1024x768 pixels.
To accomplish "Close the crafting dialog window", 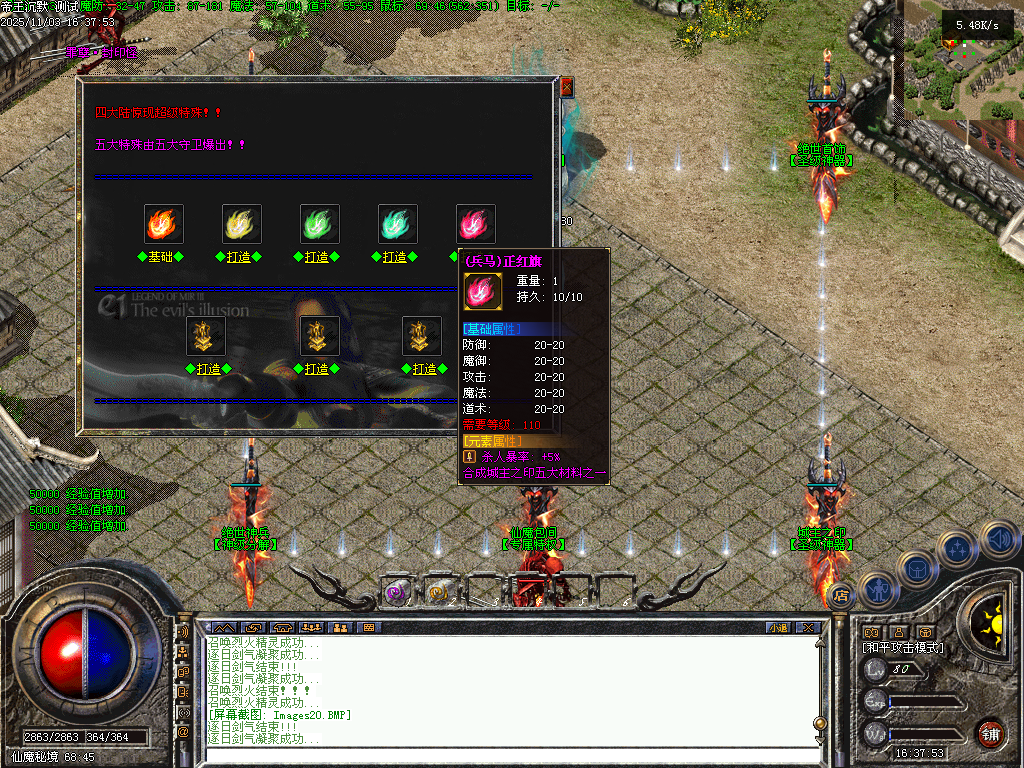I will [567, 87].
